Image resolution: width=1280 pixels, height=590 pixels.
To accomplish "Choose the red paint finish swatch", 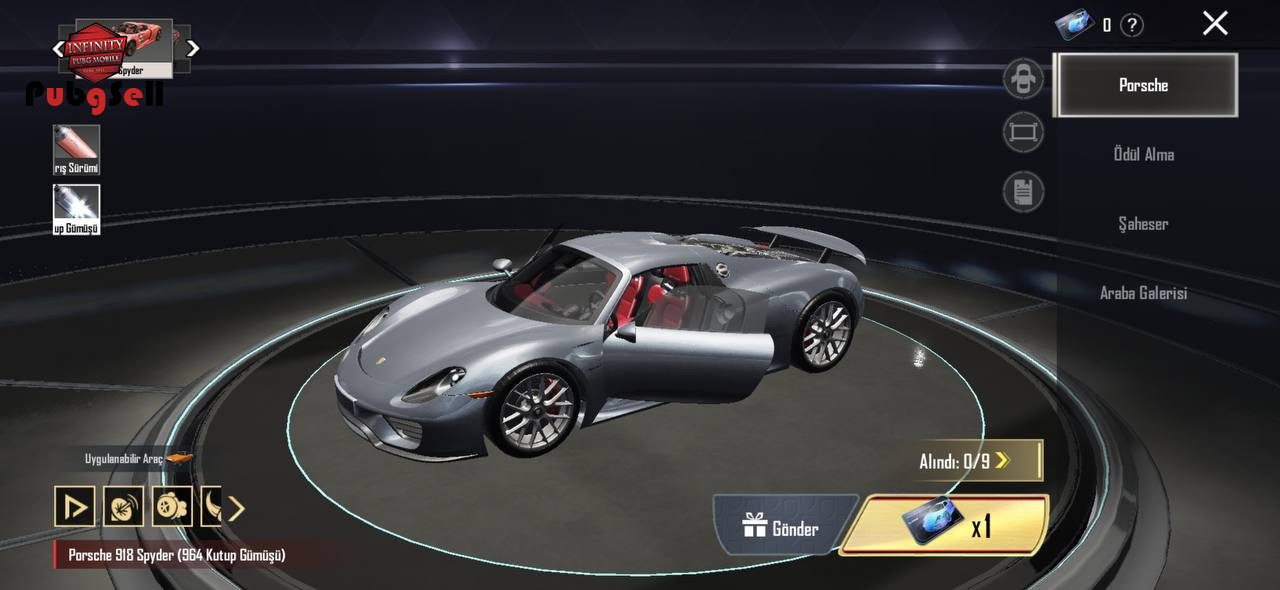I will click(76, 149).
